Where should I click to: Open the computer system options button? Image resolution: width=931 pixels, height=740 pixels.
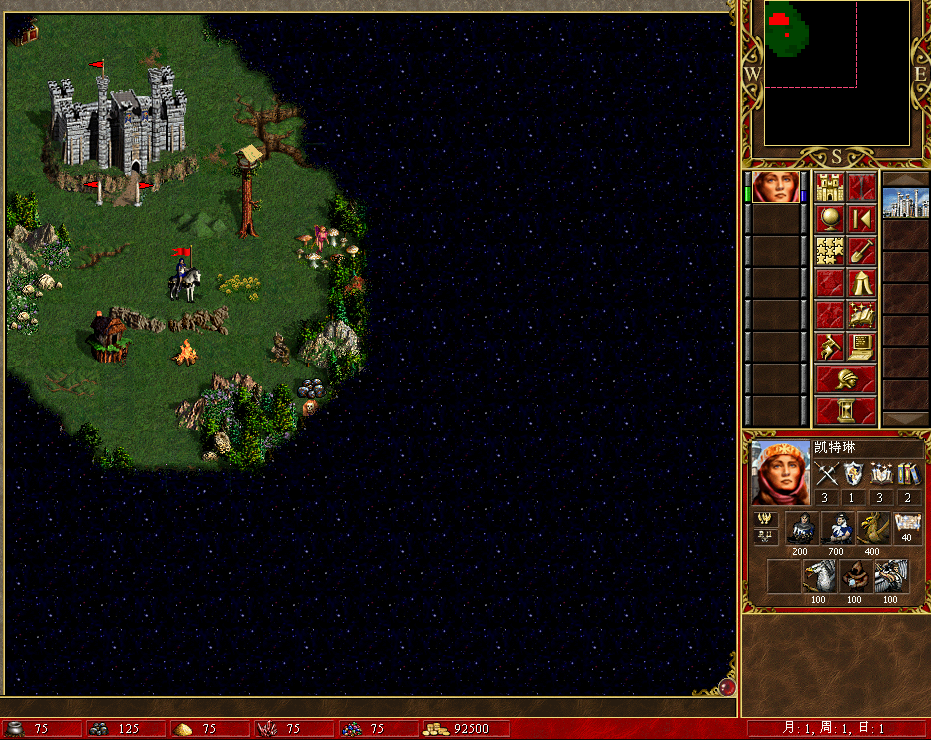pyautogui.click(x=862, y=347)
